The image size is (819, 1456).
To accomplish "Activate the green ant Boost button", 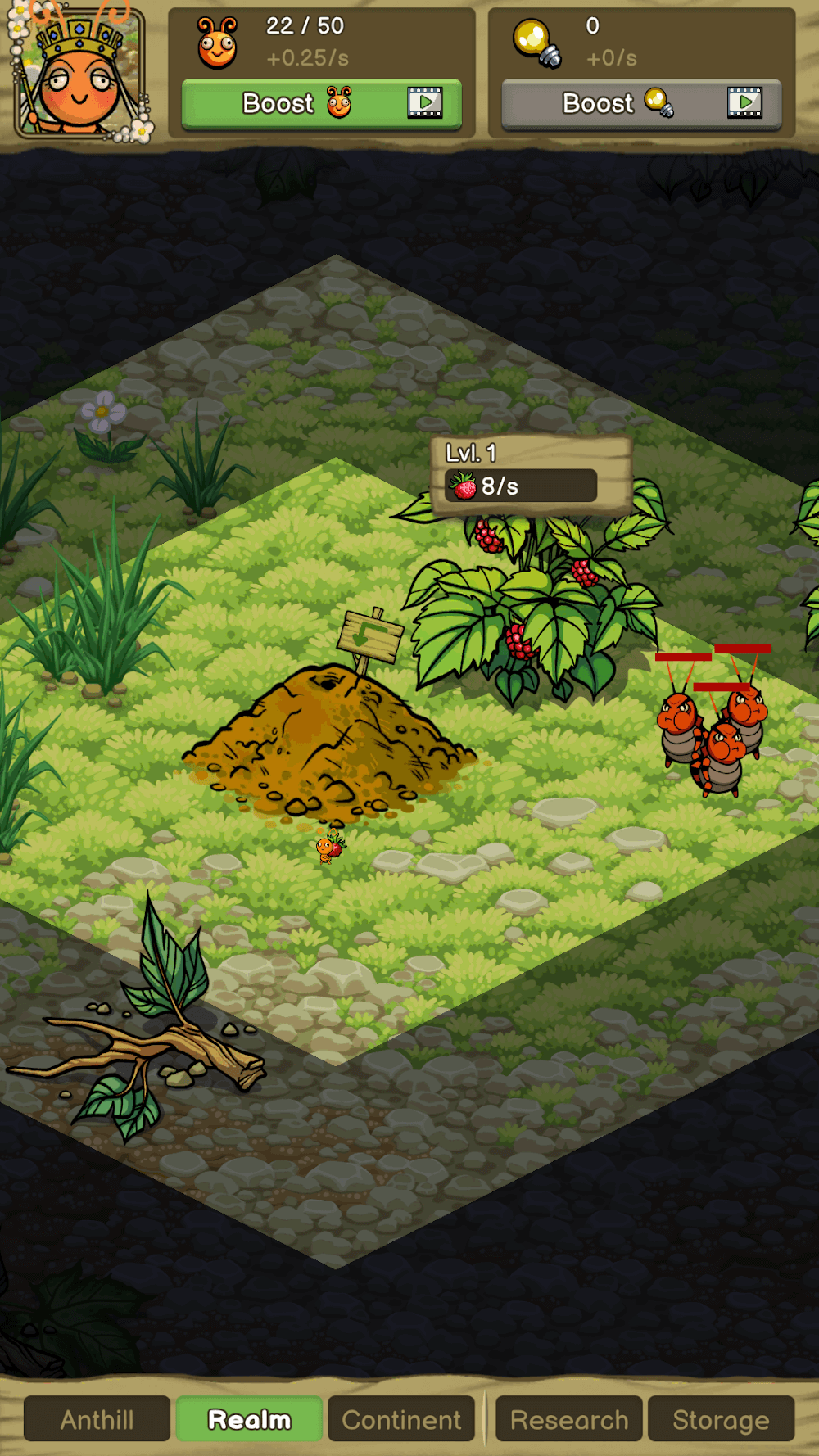I will (x=322, y=104).
